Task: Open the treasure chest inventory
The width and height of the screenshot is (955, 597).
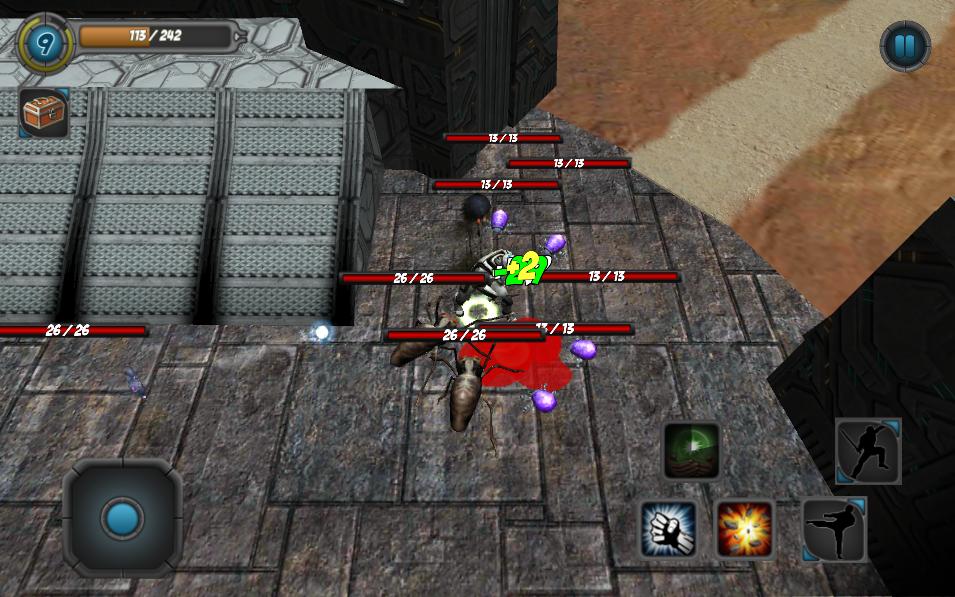Action: click(x=44, y=113)
